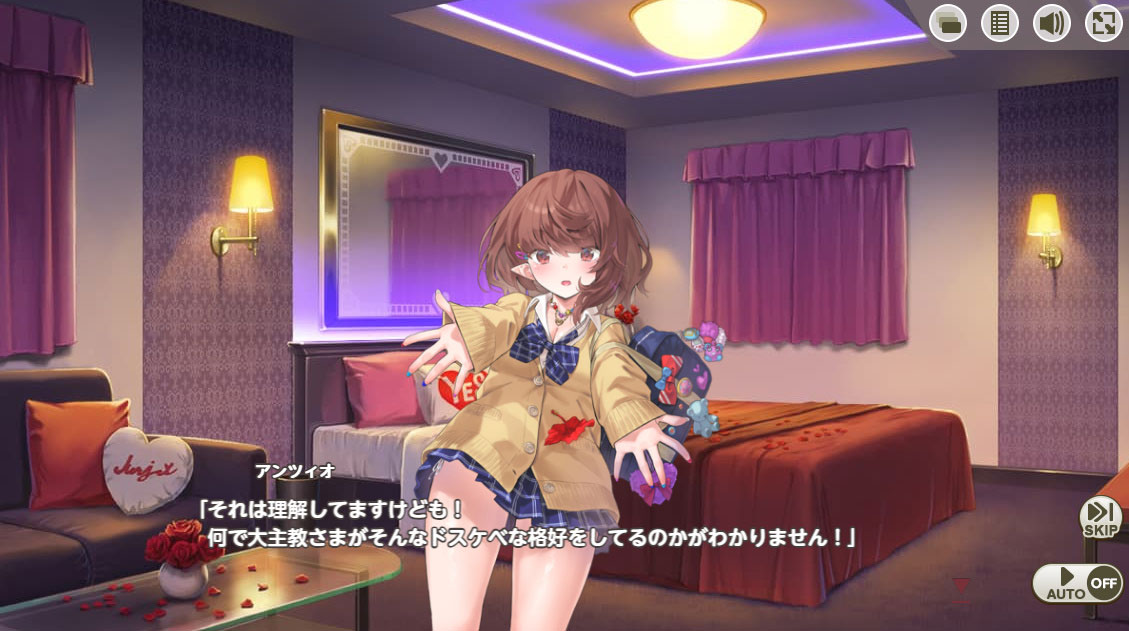Turn on AUTO dialogue playback
Screen dimensions: 1129x631
point(1077,582)
